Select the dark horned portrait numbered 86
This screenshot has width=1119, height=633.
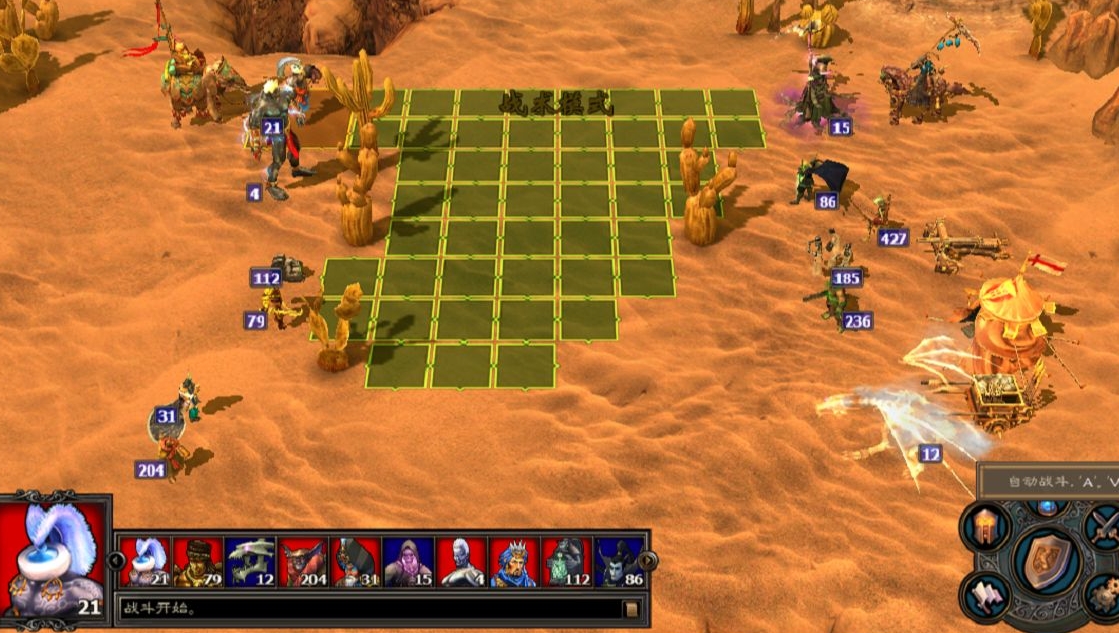619,562
